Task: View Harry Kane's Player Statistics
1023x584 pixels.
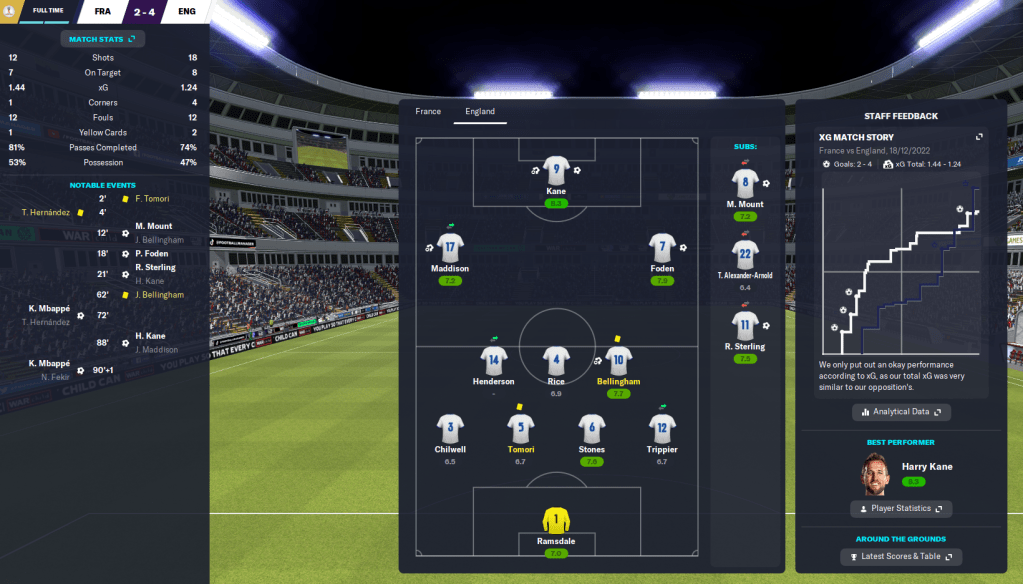Action: coord(901,509)
